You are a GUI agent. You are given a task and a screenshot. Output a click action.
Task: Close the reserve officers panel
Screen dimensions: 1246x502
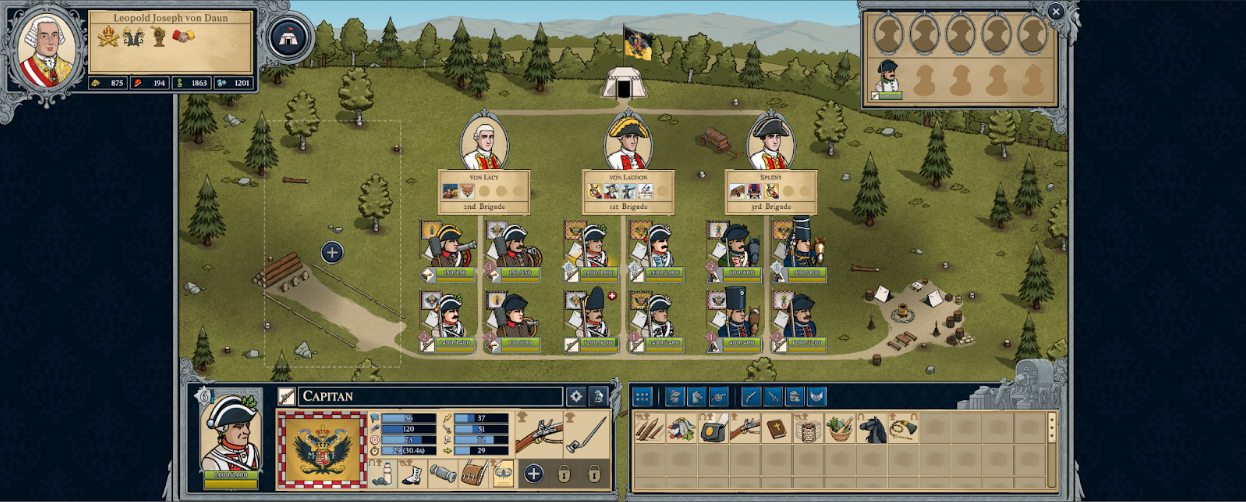[x=1056, y=11]
